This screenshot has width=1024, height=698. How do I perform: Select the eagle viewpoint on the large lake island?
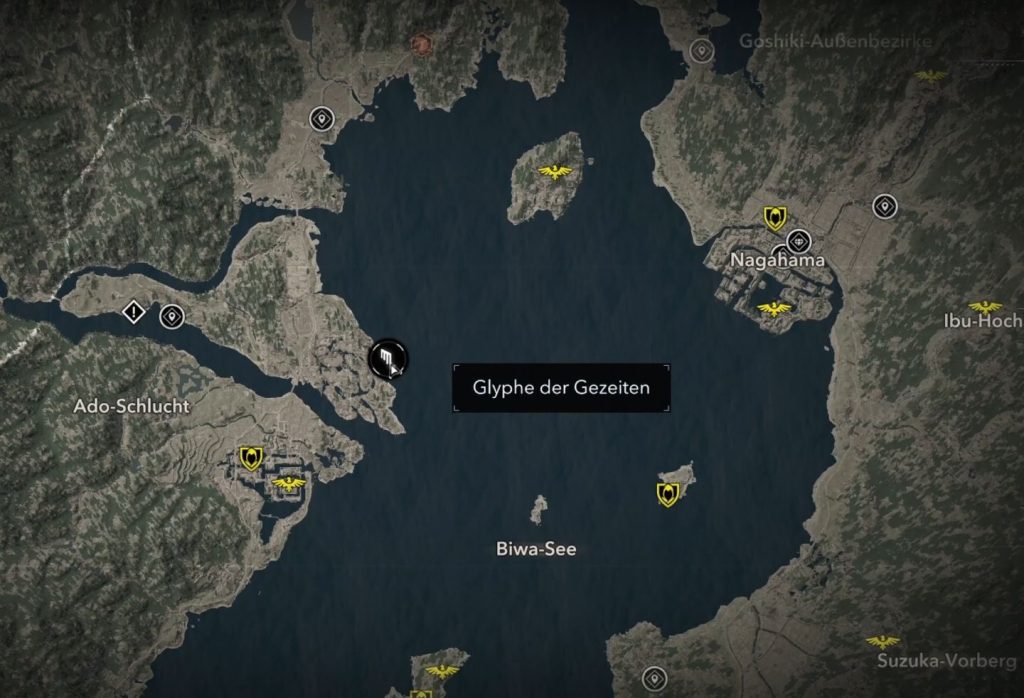click(554, 172)
